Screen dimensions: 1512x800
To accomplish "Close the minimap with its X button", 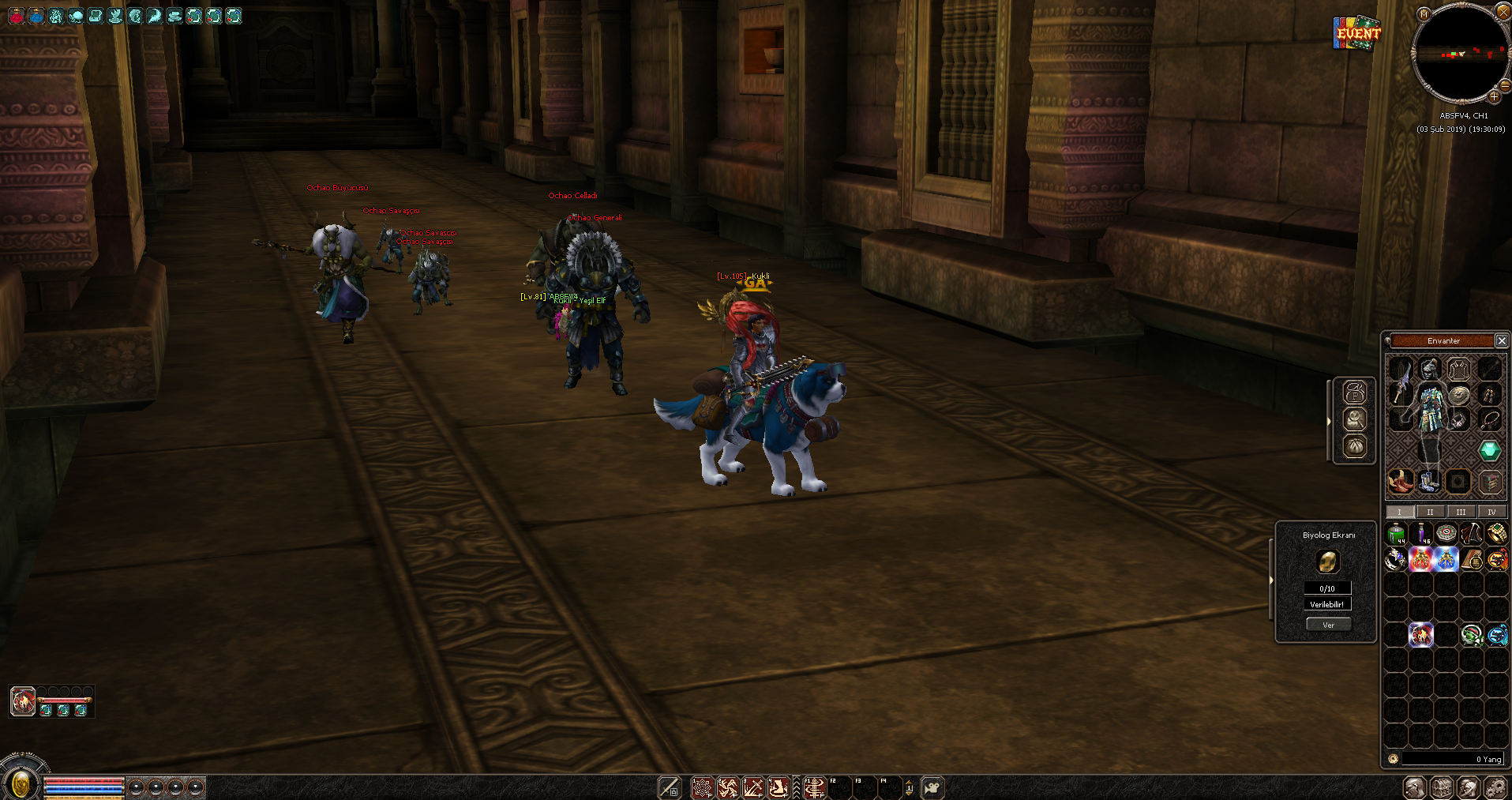I will [x=1503, y=11].
